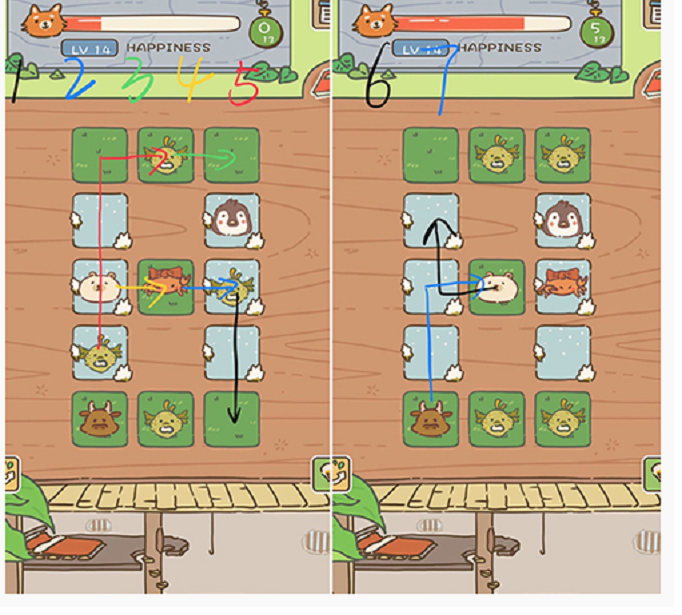Open the clipboard icon beside the 0/13 watch
The image size is (682, 615).
pos(322,14)
